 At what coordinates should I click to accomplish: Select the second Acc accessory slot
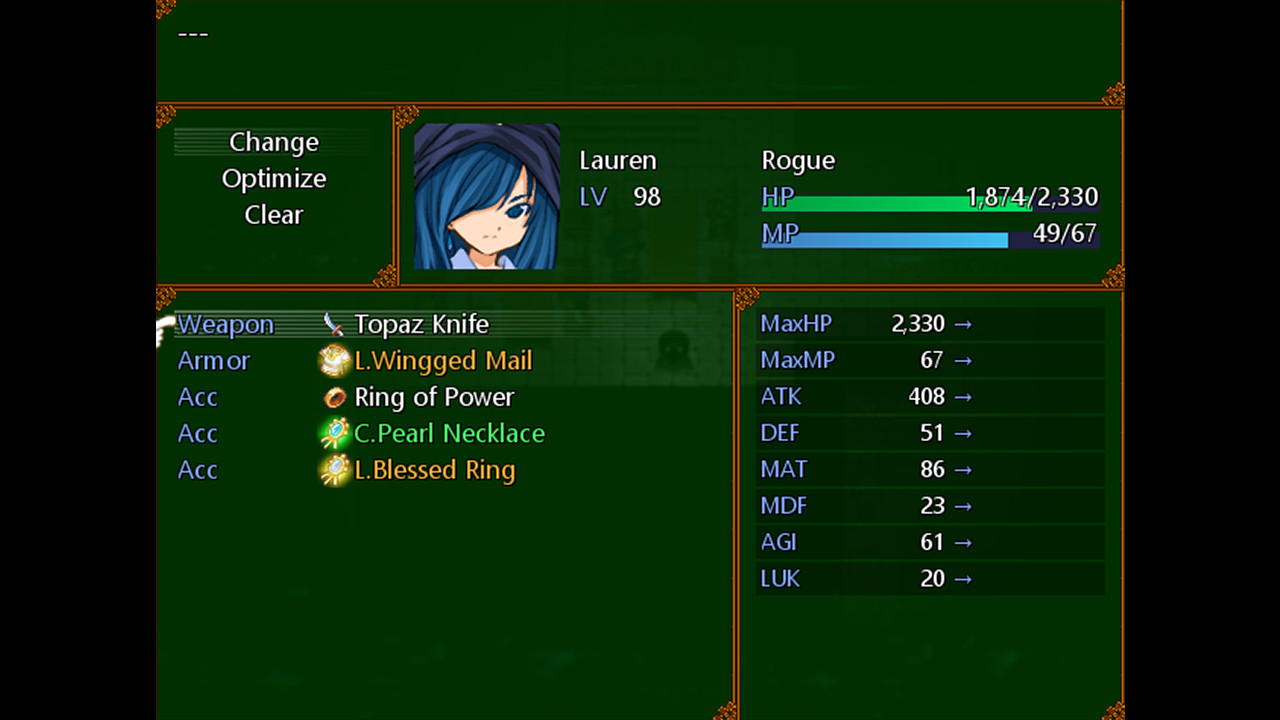pyautogui.click(x=197, y=433)
